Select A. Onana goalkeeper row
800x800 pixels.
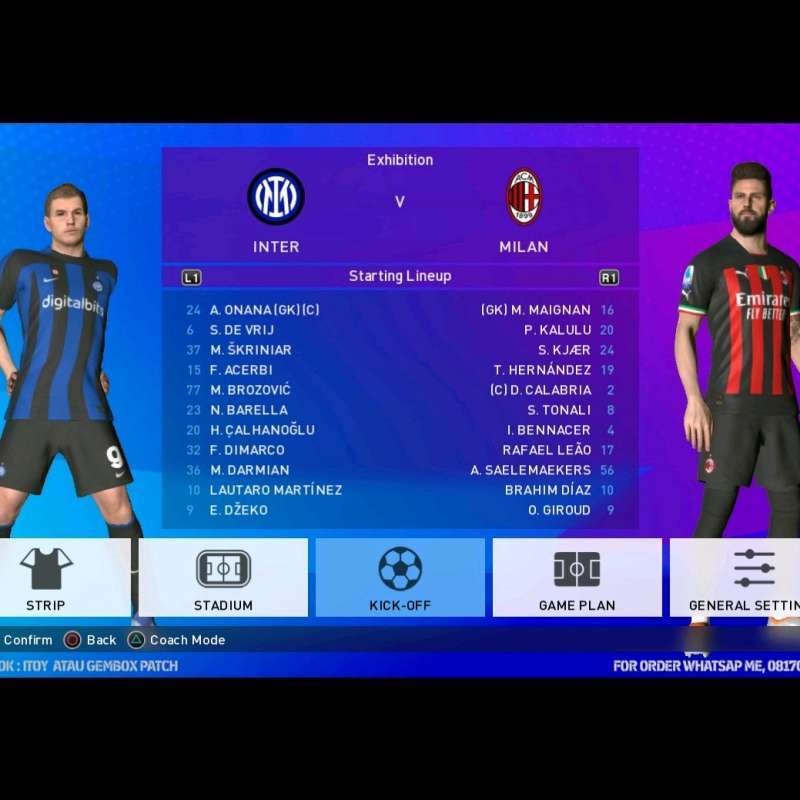click(264, 310)
